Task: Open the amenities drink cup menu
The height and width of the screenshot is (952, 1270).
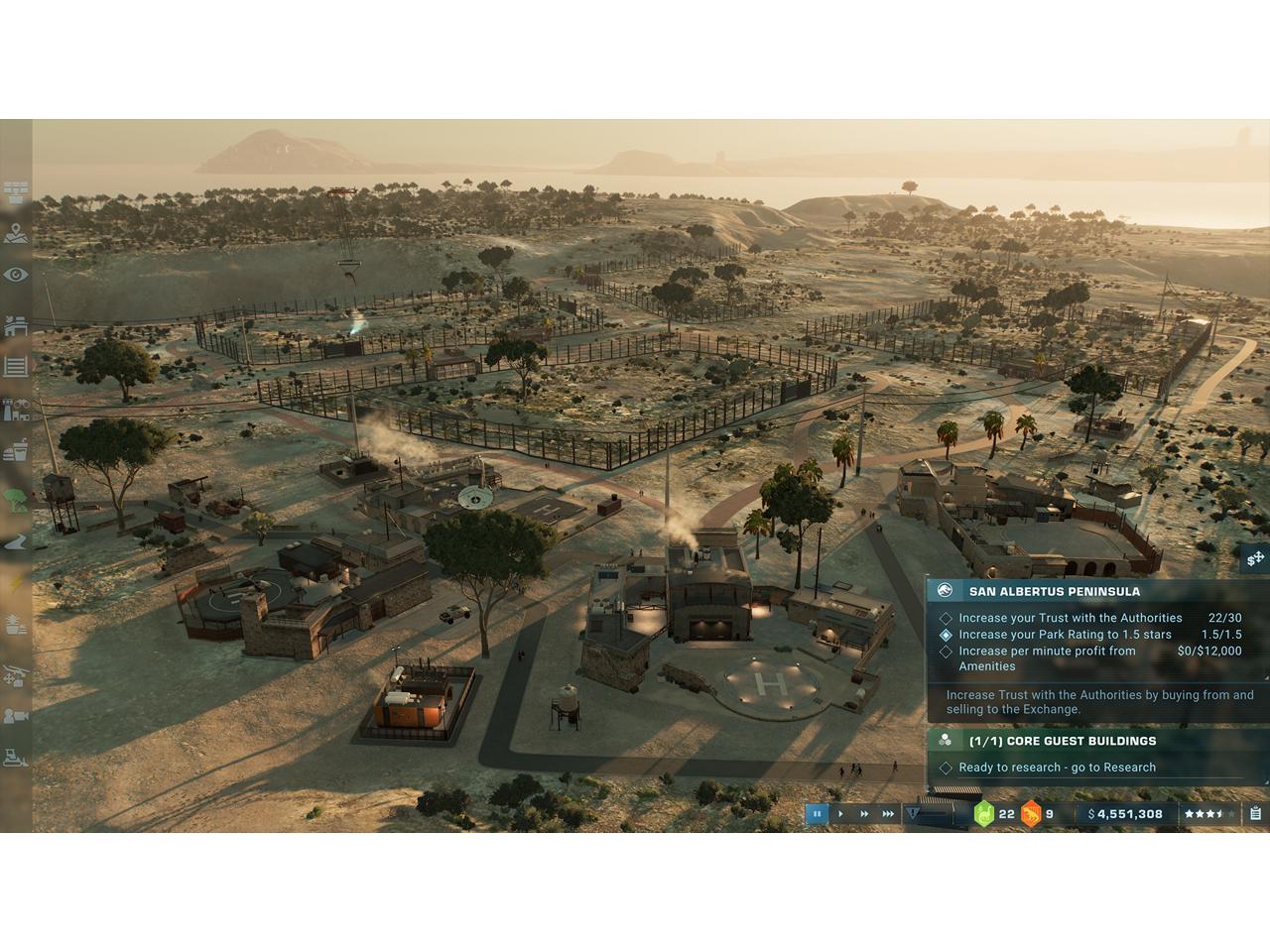Action: point(15,451)
